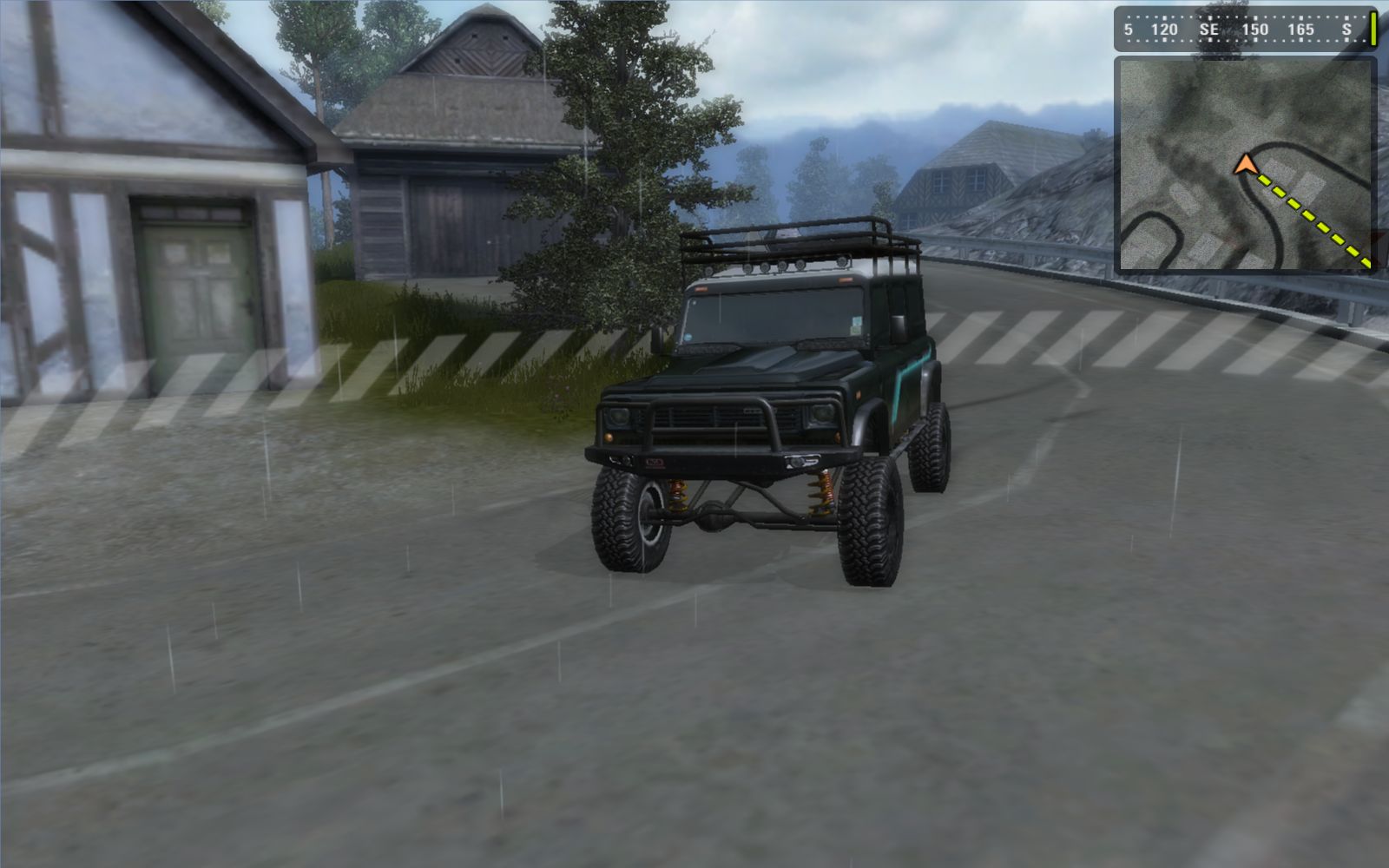Viewport: 1389px width, 868px height.
Task: Select the orange player arrow on the minimap
Action: pyautogui.click(x=1245, y=164)
